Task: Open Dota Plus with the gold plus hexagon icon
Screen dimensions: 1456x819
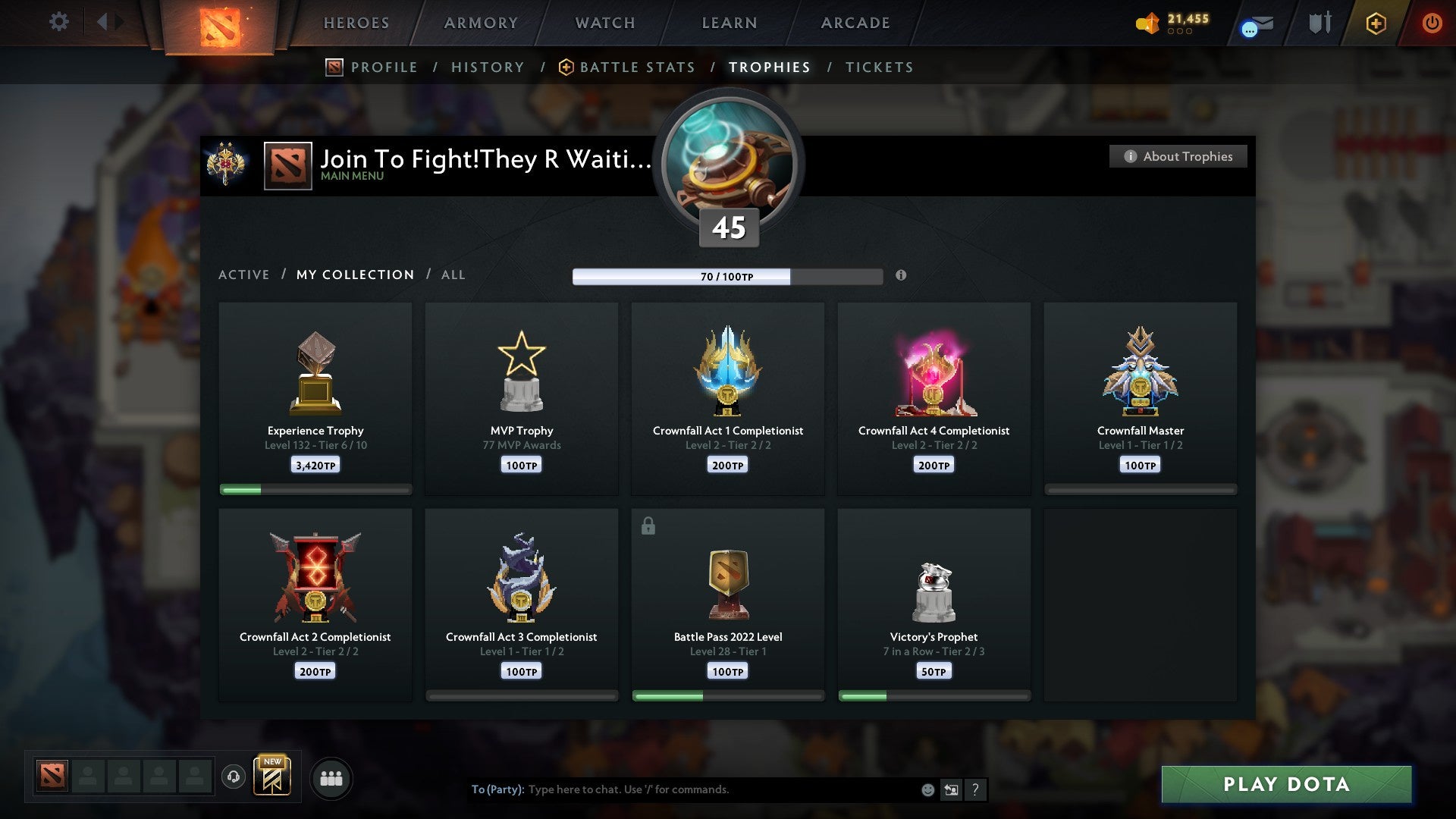Action: pyautogui.click(x=1376, y=23)
